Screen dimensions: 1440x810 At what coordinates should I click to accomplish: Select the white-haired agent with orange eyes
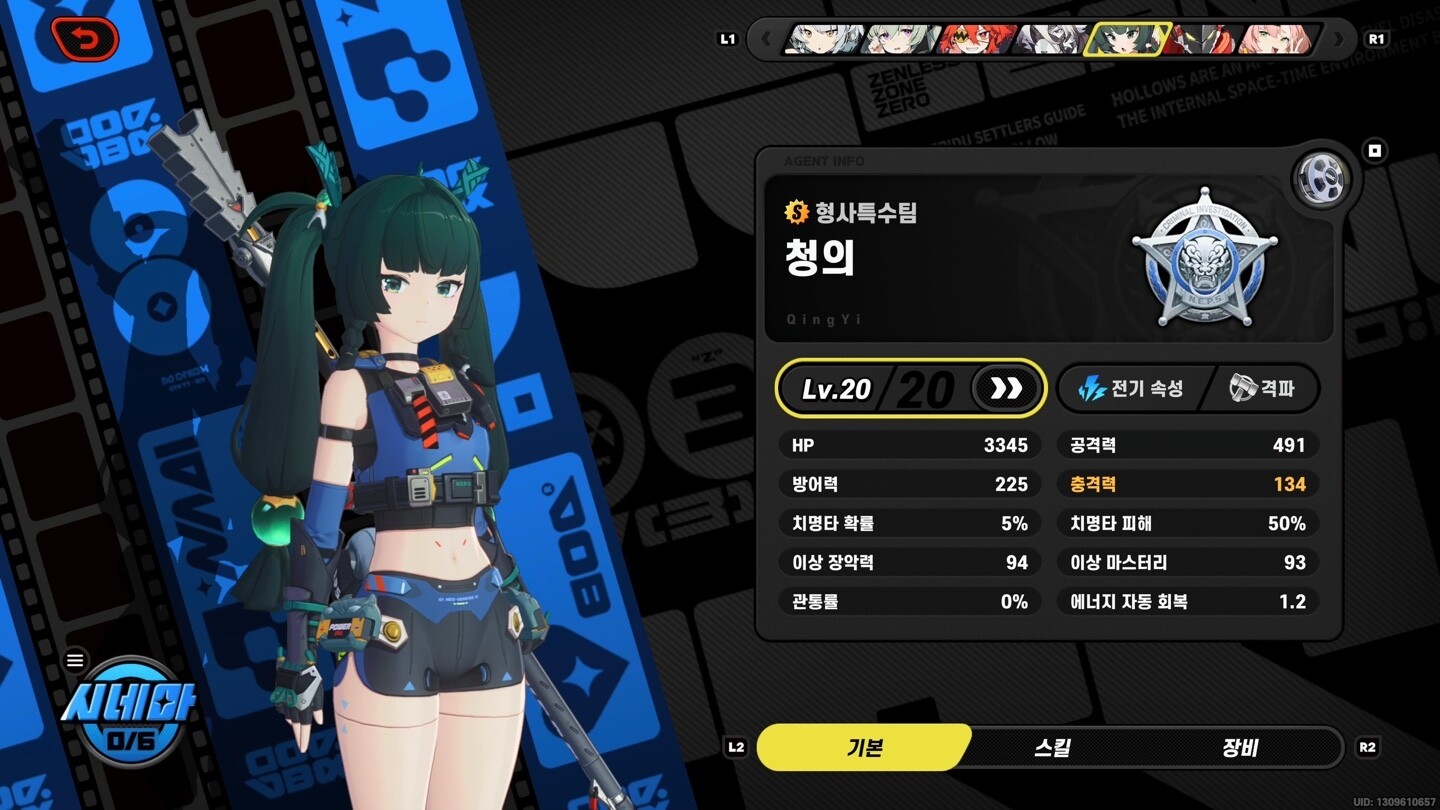pos(824,40)
